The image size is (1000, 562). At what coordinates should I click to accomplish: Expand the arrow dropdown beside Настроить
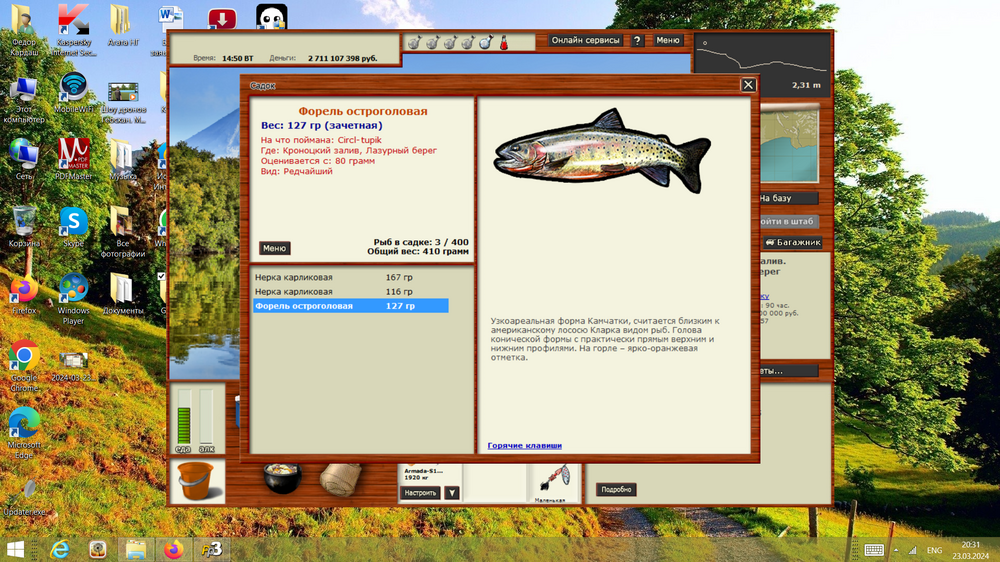(452, 493)
